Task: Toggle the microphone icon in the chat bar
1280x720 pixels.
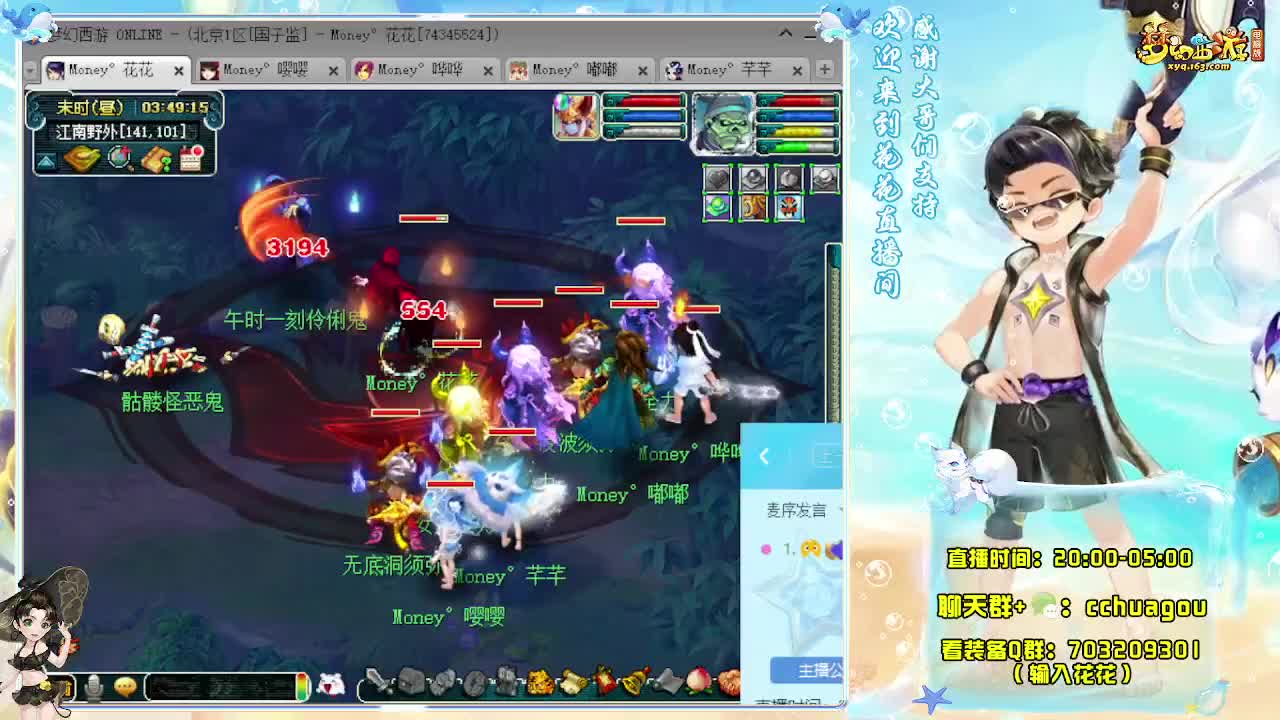Action: tap(93, 685)
